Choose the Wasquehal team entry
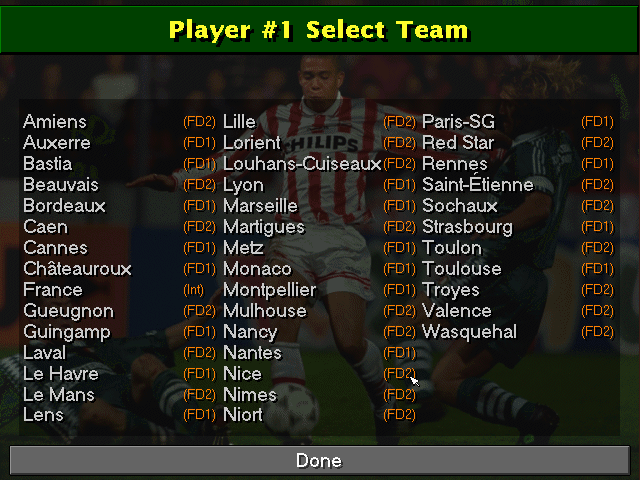Image resolution: width=640 pixels, height=480 pixels. click(x=469, y=332)
